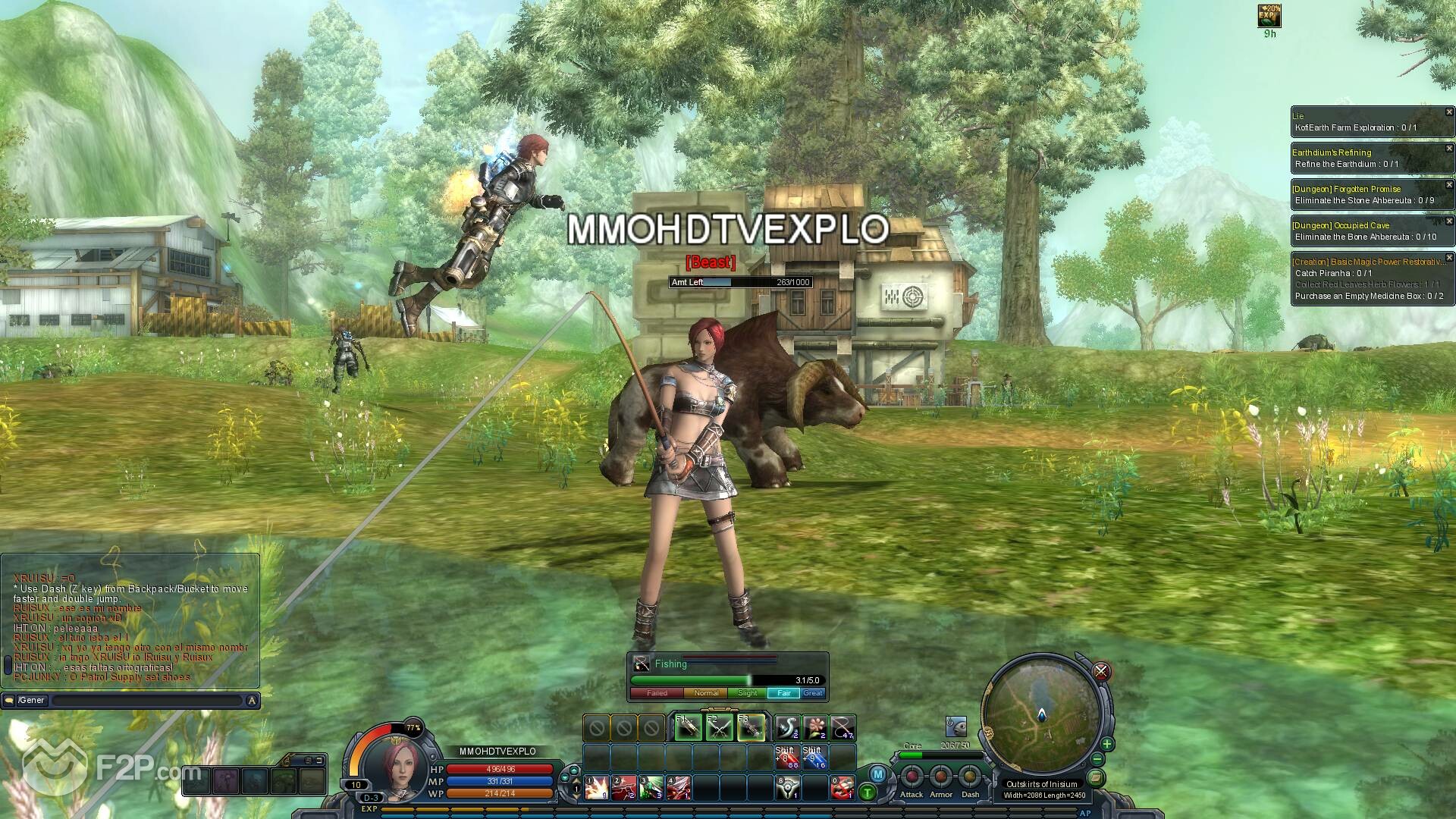Image resolution: width=1456 pixels, height=819 pixels.
Task: Switch to Armor mode
Action: click(x=940, y=777)
